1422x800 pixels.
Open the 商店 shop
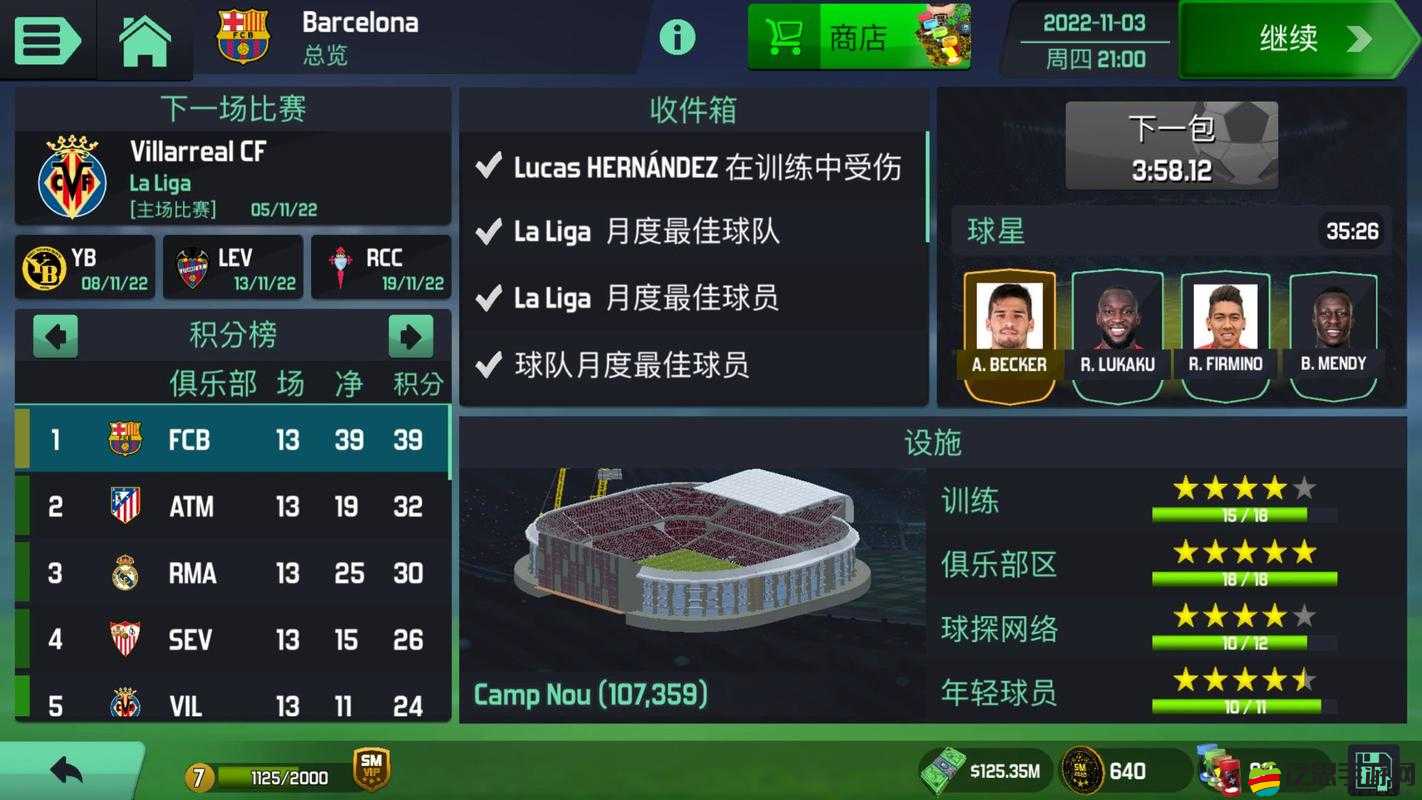(858, 38)
